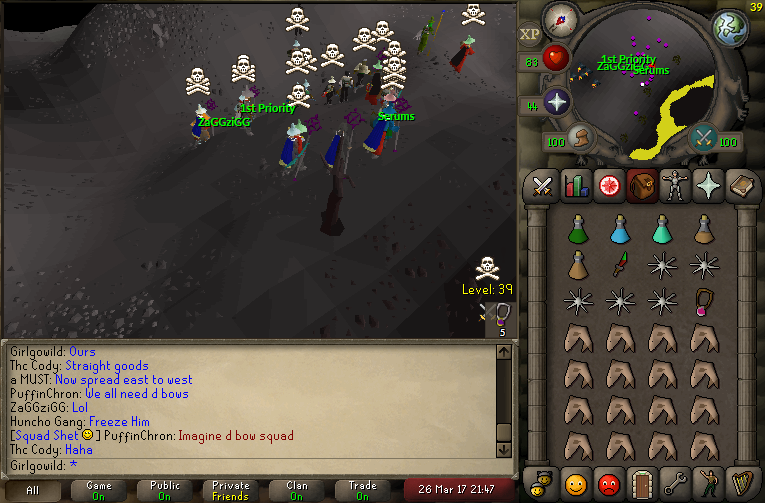Image resolution: width=765 pixels, height=503 pixels.
Task: Open the Magic spellbook tab
Action: (740, 186)
